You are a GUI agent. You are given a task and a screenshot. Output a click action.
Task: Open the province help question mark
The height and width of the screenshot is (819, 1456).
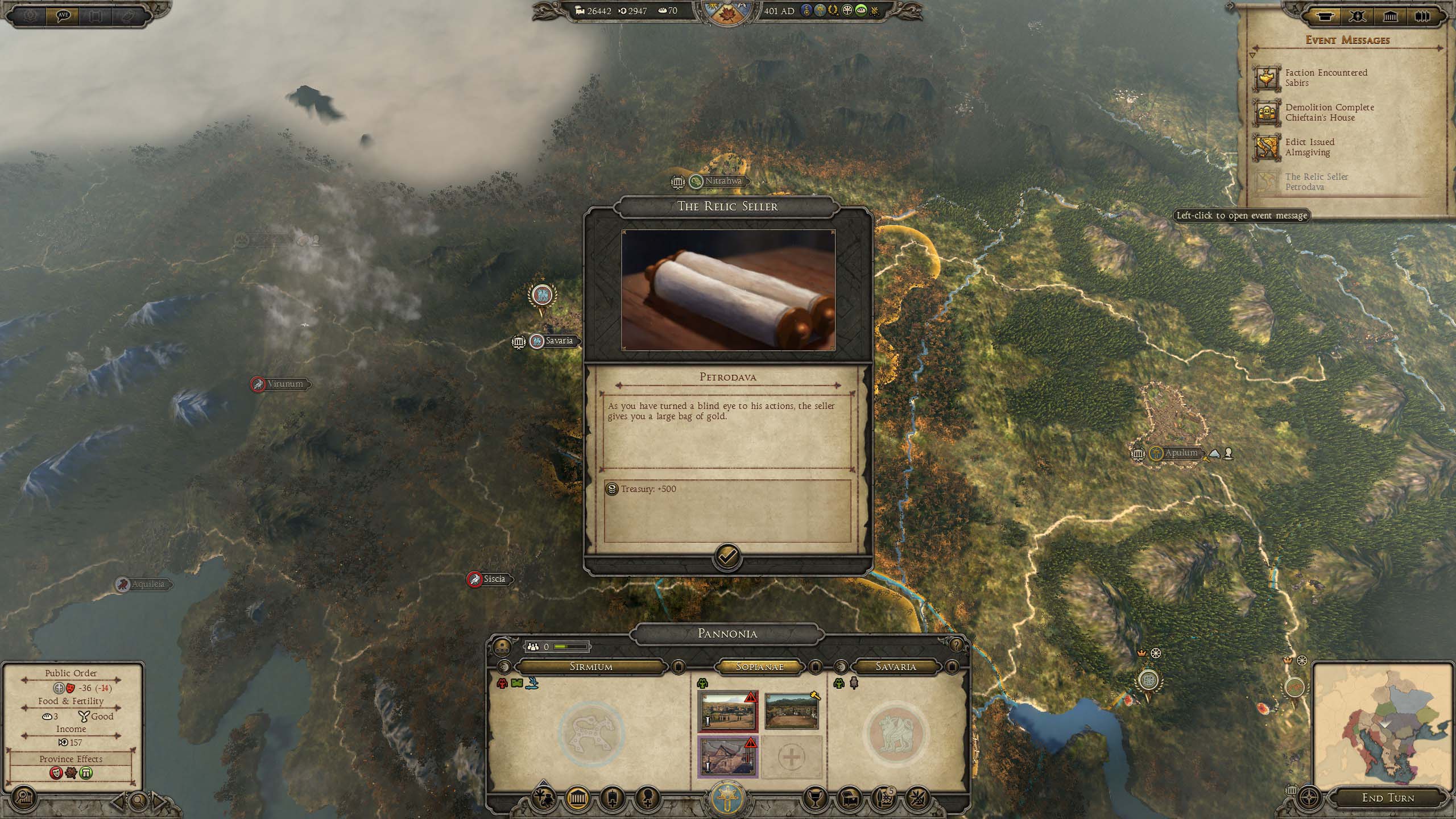(x=956, y=644)
